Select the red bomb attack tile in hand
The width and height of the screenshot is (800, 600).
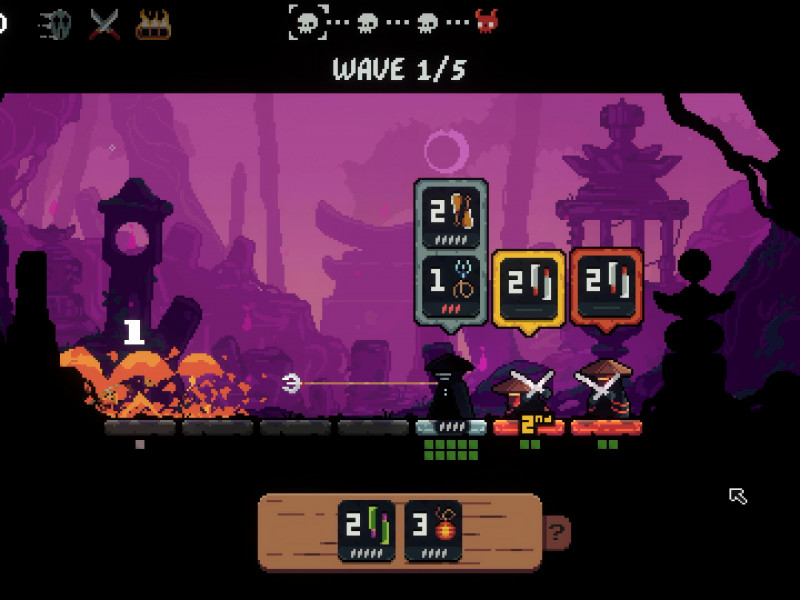(433, 530)
